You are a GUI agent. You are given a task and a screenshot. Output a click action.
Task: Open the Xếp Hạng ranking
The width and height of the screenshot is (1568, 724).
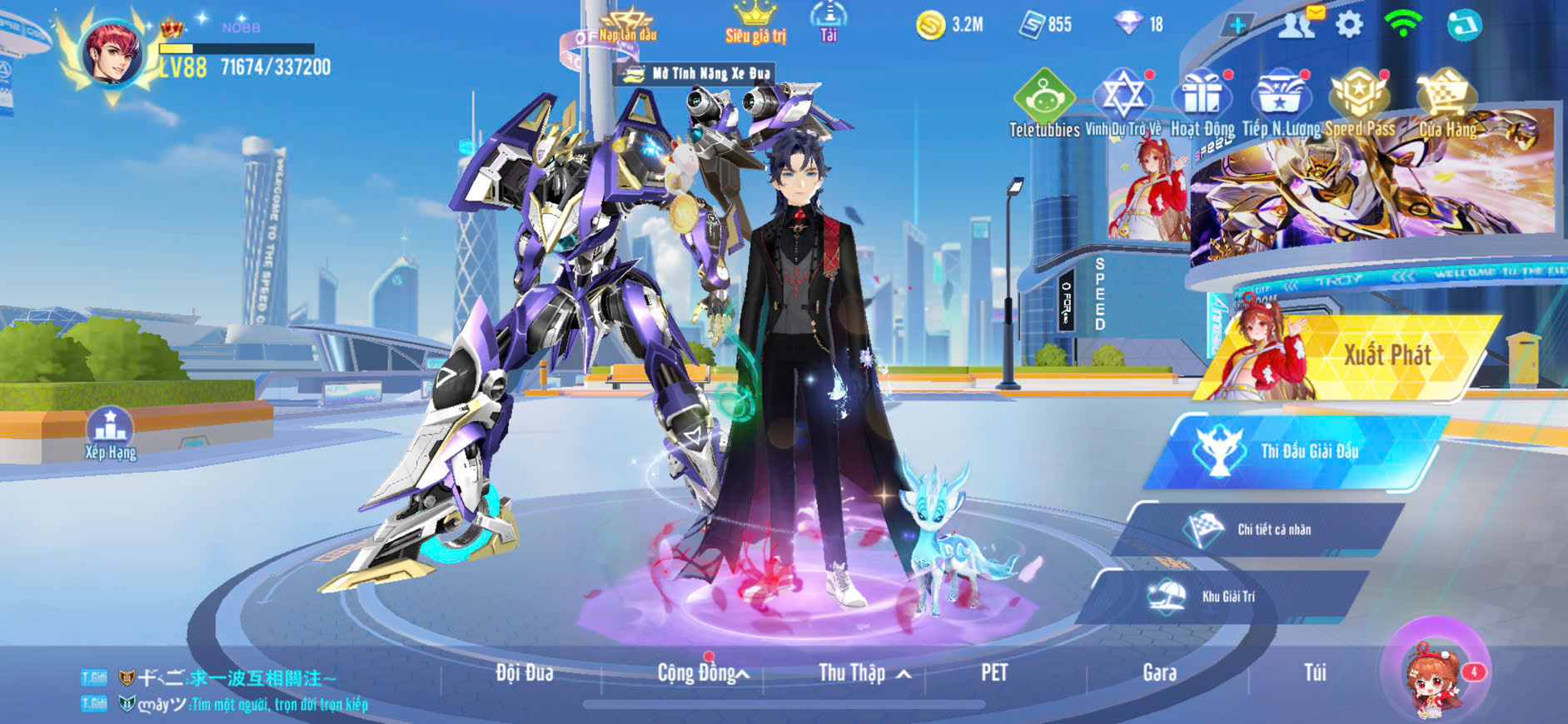coord(110,433)
